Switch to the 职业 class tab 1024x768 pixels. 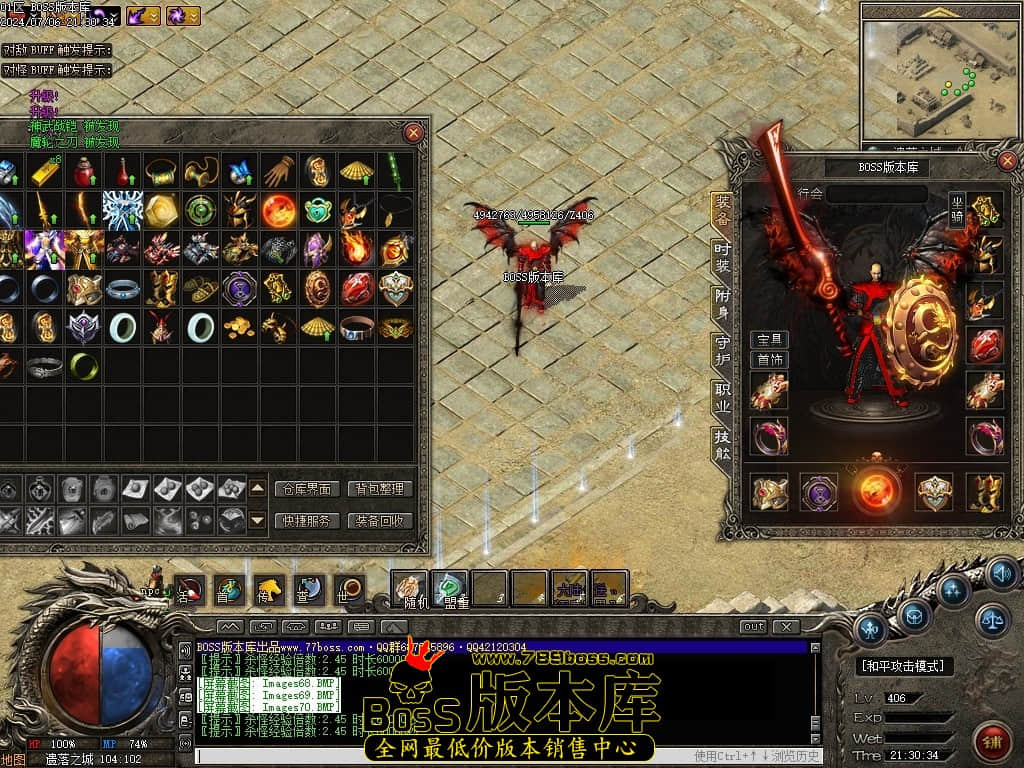point(722,397)
